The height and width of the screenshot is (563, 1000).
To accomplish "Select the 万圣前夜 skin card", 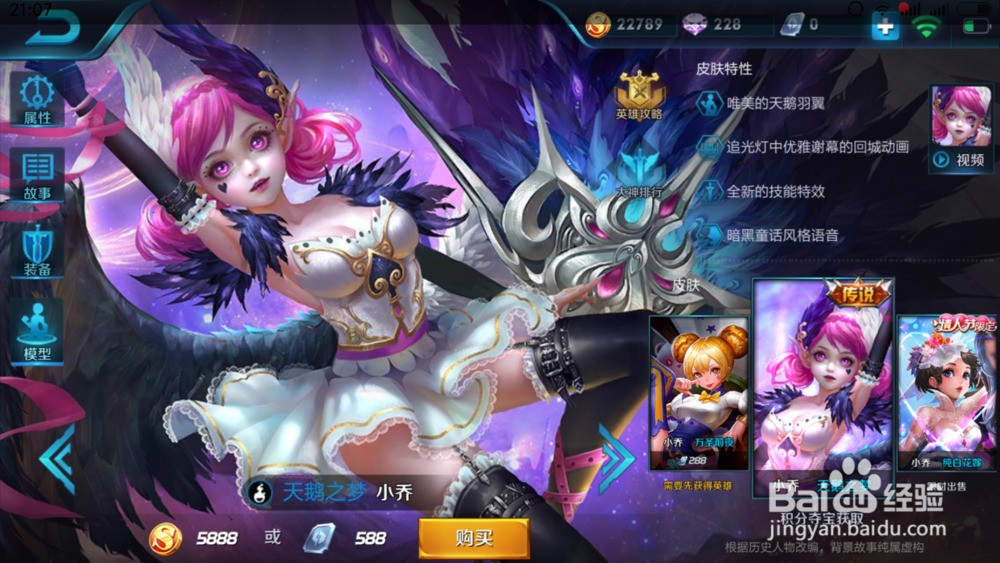I will (x=699, y=393).
